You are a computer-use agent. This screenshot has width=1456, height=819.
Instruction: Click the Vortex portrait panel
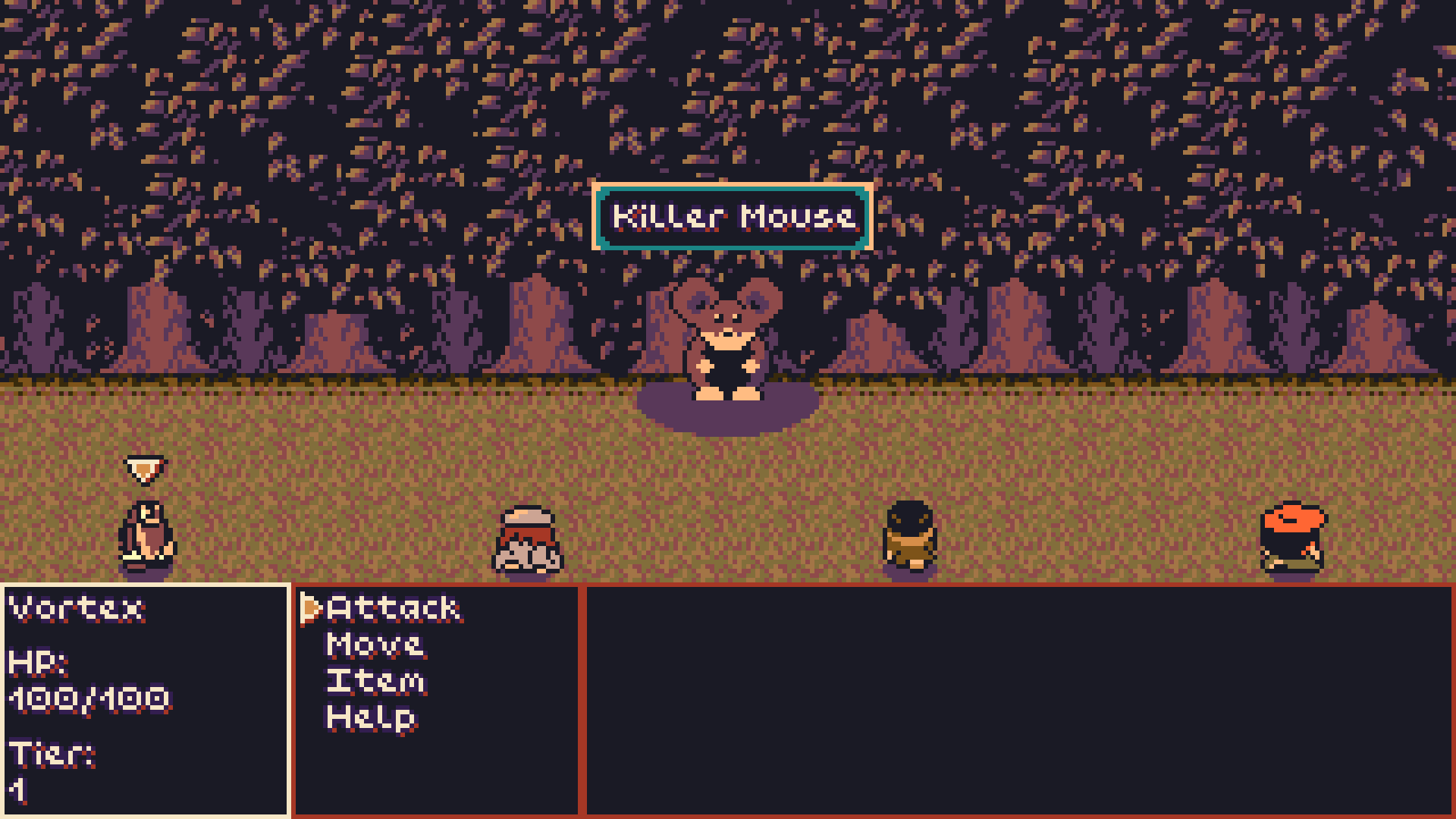(x=144, y=698)
